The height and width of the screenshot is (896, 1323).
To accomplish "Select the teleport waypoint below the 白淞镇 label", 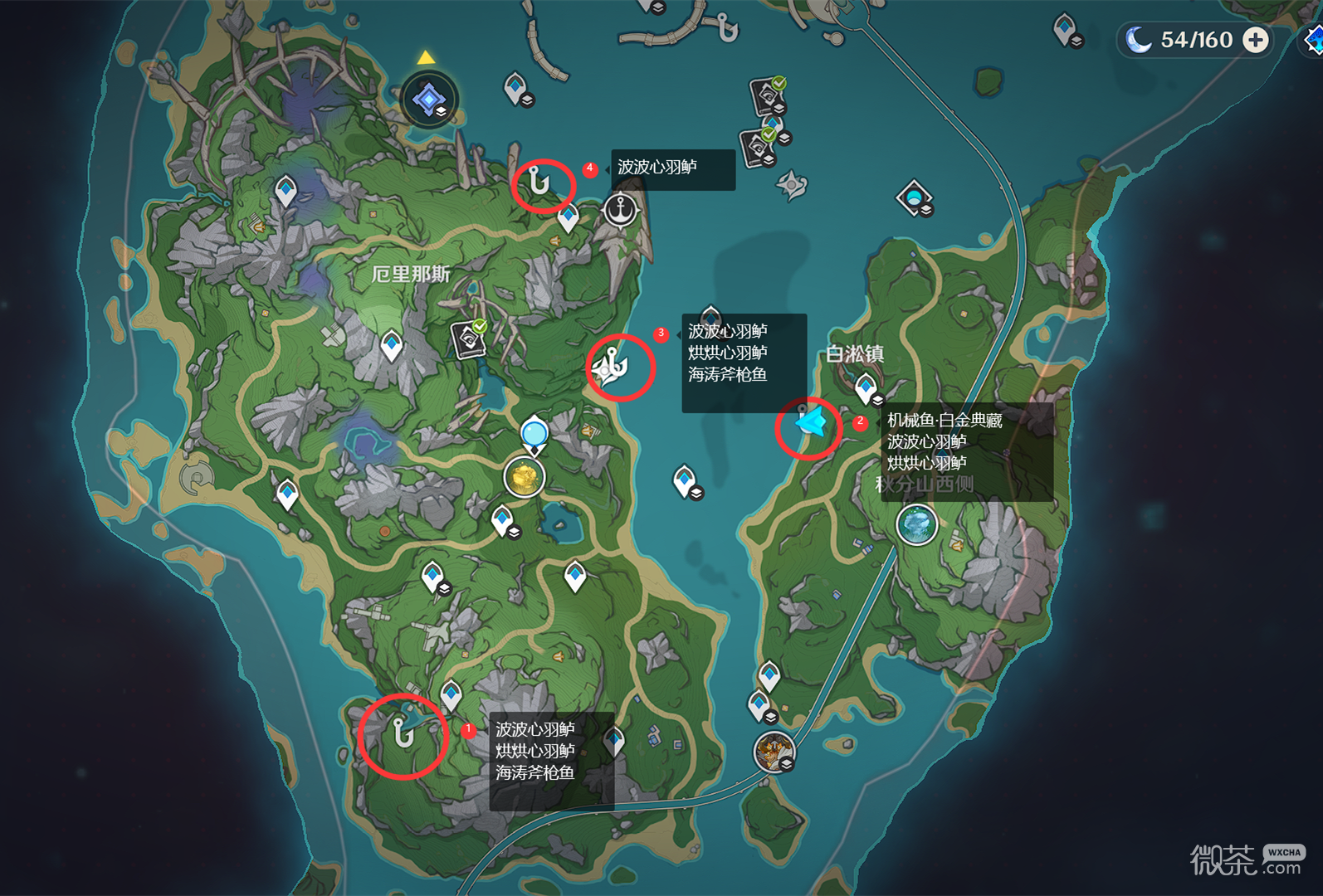I will pos(866,387).
